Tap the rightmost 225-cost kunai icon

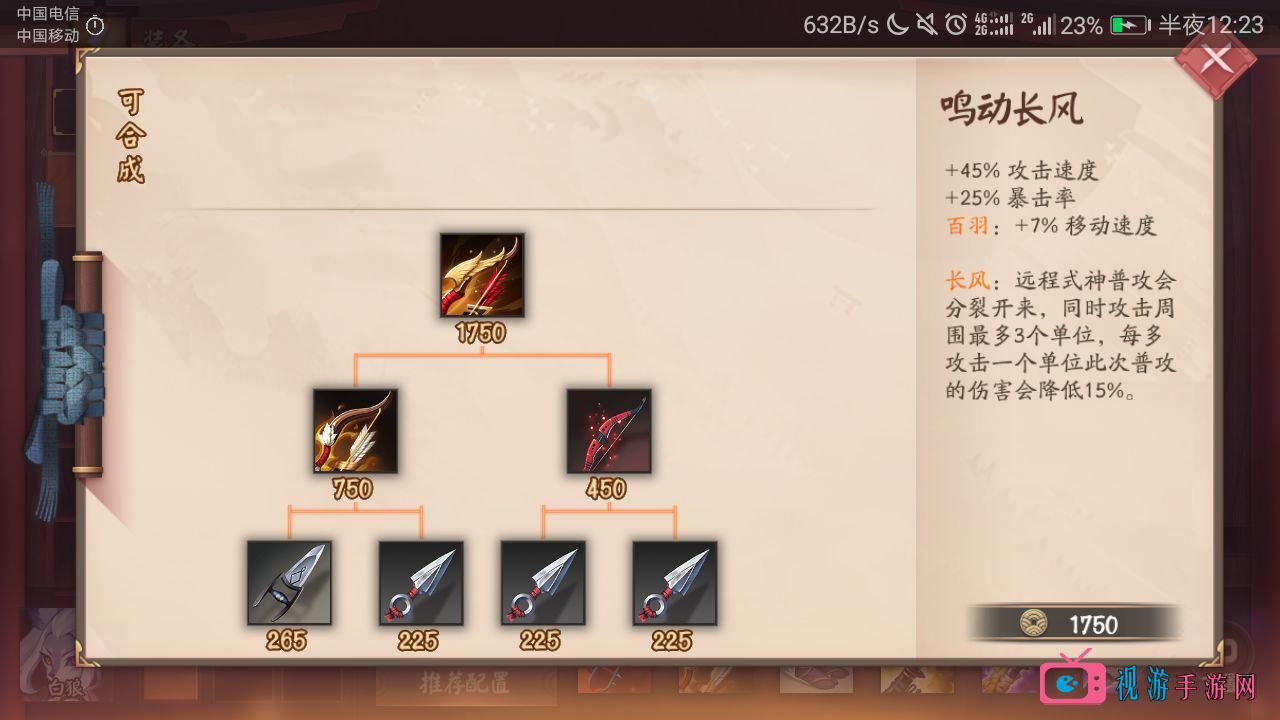pos(673,583)
